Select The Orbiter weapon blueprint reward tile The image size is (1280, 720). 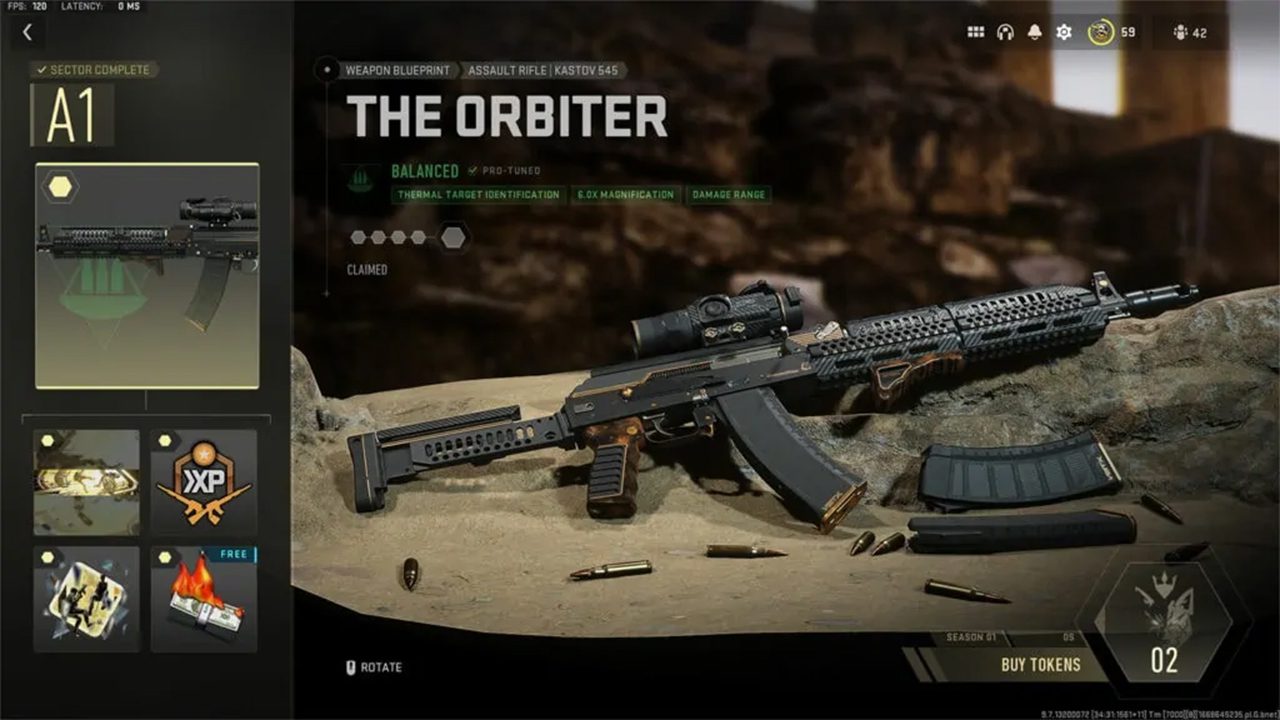(x=147, y=276)
